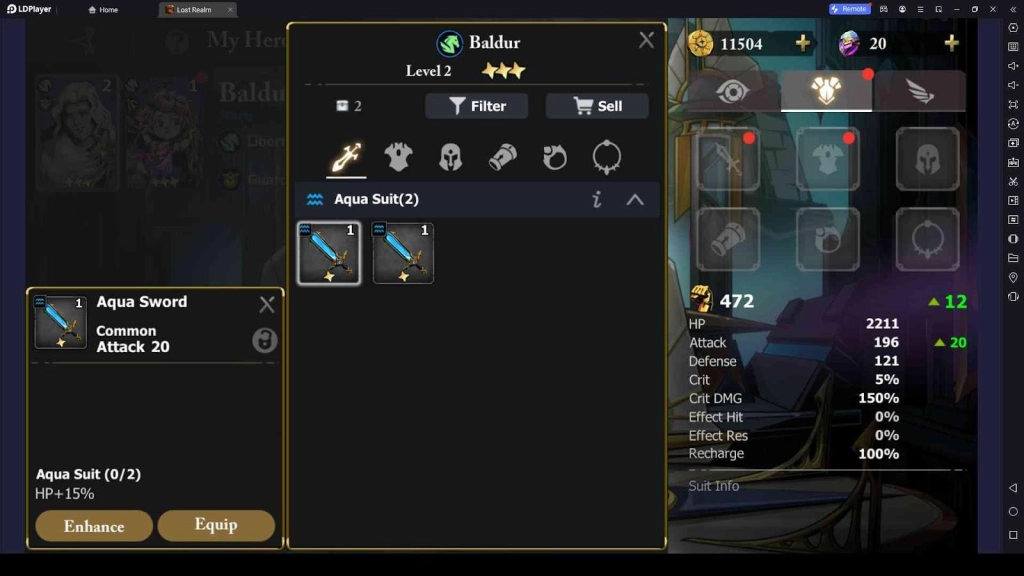The height and width of the screenshot is (576, 1024).
Task: Switch to the ring category tab
Action: coord(555,157)
